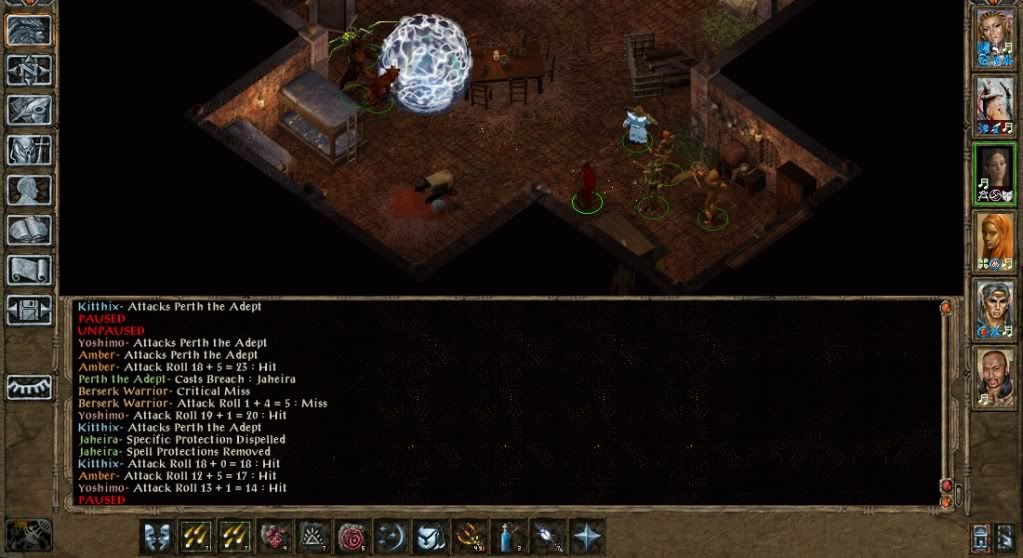Activate the four-pointed star ability
1023x558 pixels.
pos(587,536)
